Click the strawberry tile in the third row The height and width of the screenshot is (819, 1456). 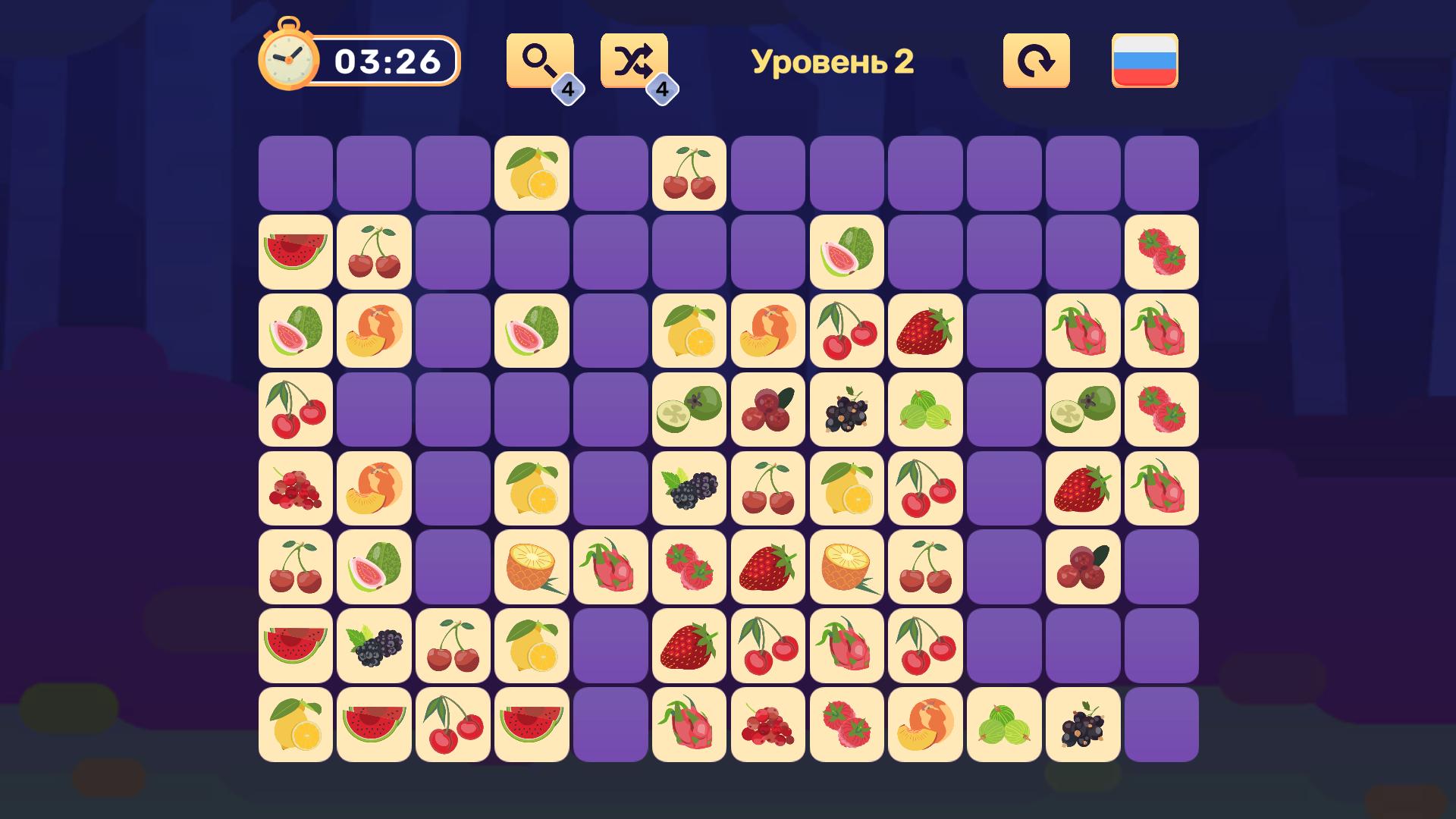[925, 331]
